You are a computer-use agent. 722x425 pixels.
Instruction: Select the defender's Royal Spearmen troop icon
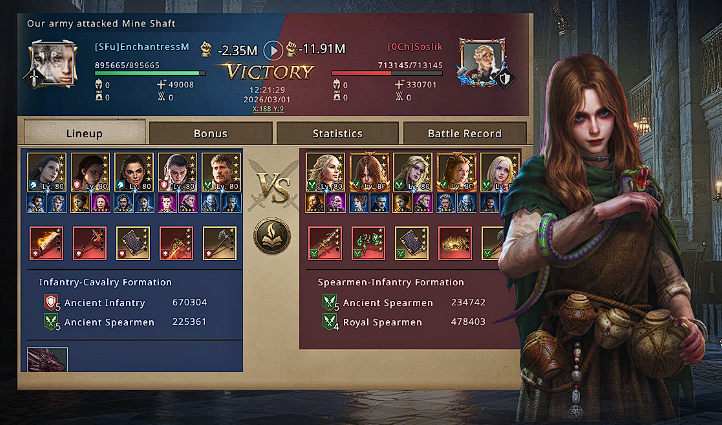[329, 322]
